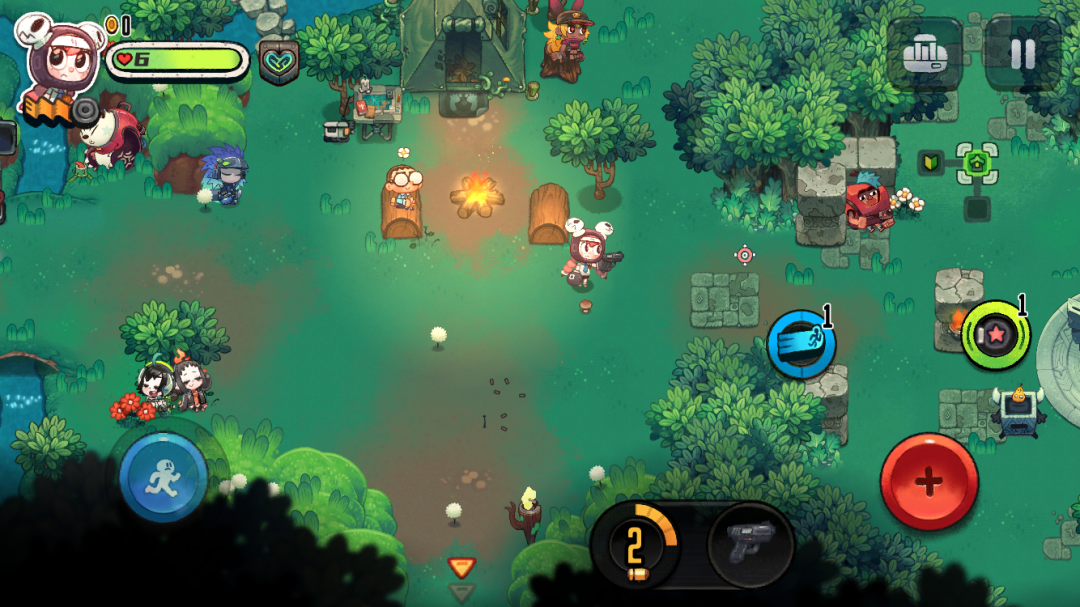The image size is (1080, 607).
Task: Use the blue barrel skill
Action: 800,343
